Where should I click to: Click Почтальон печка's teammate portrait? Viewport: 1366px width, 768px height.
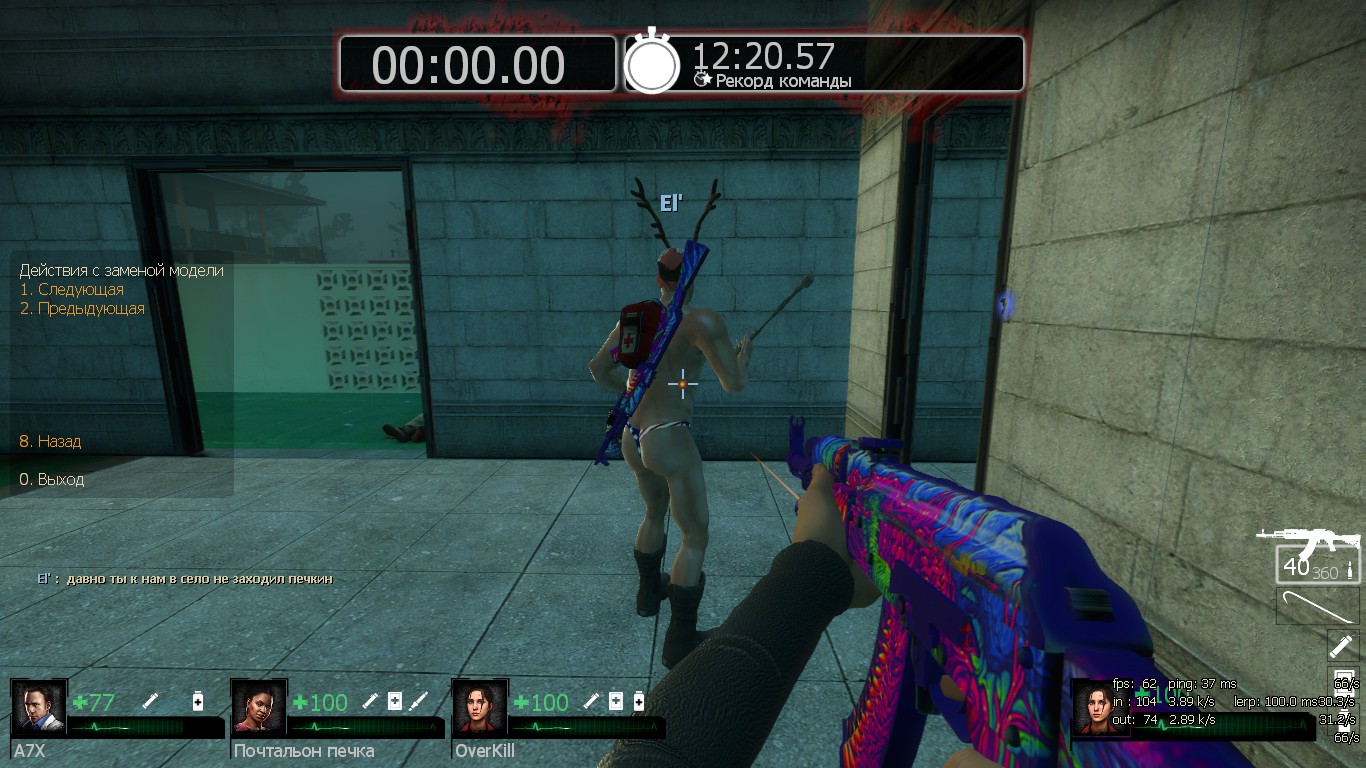click(259, 707)
